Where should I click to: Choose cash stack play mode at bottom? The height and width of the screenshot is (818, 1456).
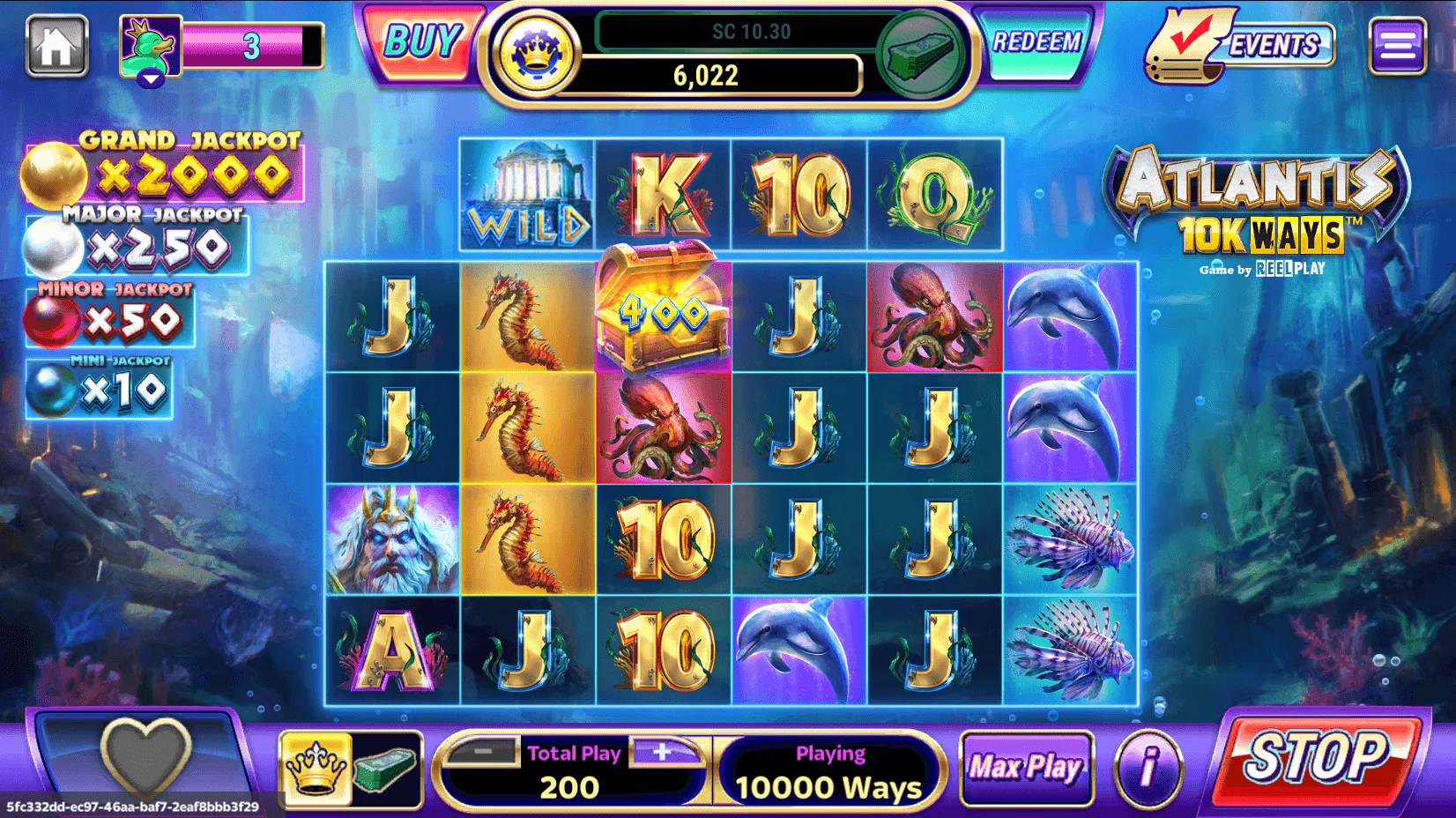point(386,769)
